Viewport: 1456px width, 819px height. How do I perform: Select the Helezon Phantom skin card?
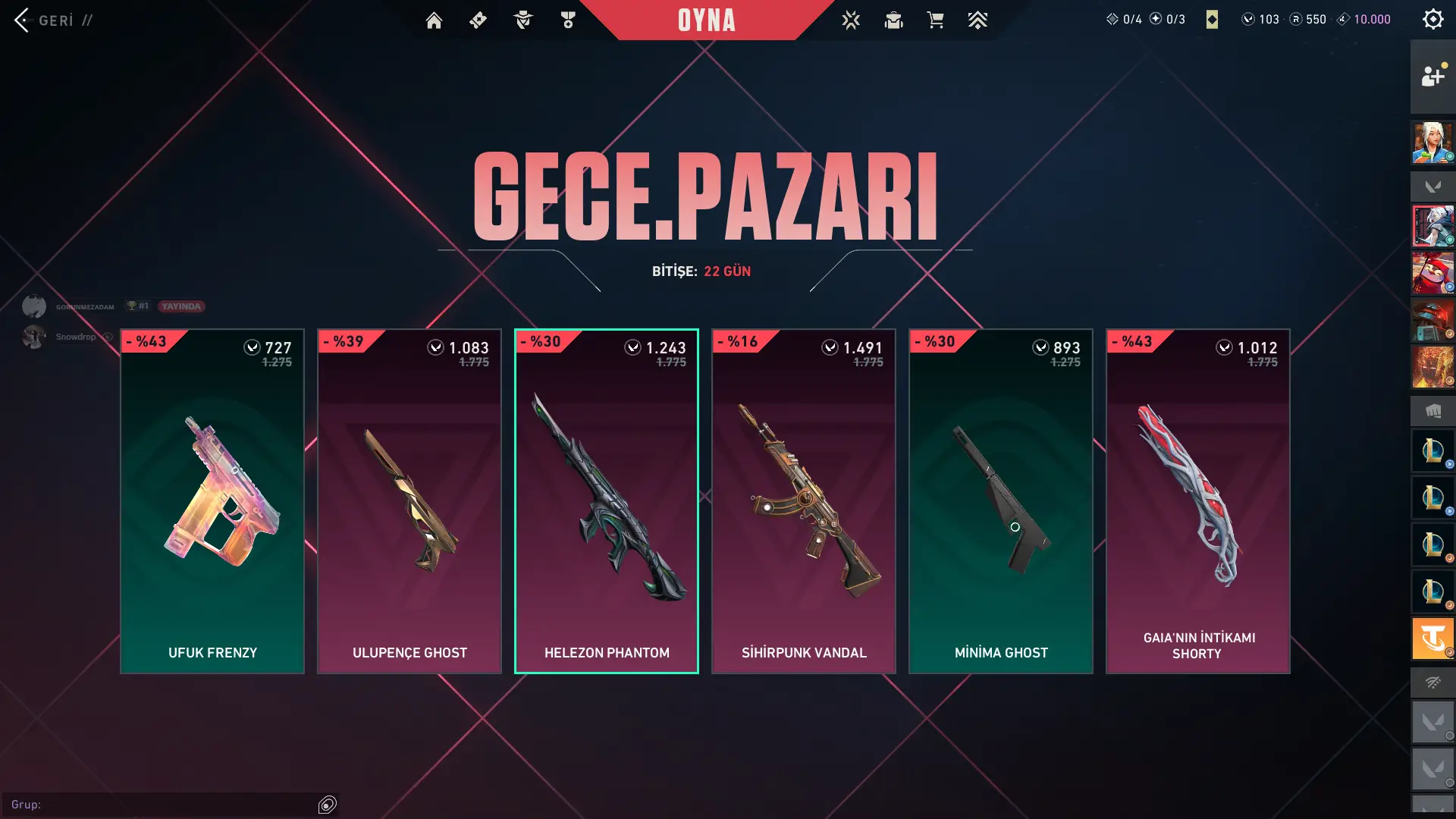pos(607,500)
